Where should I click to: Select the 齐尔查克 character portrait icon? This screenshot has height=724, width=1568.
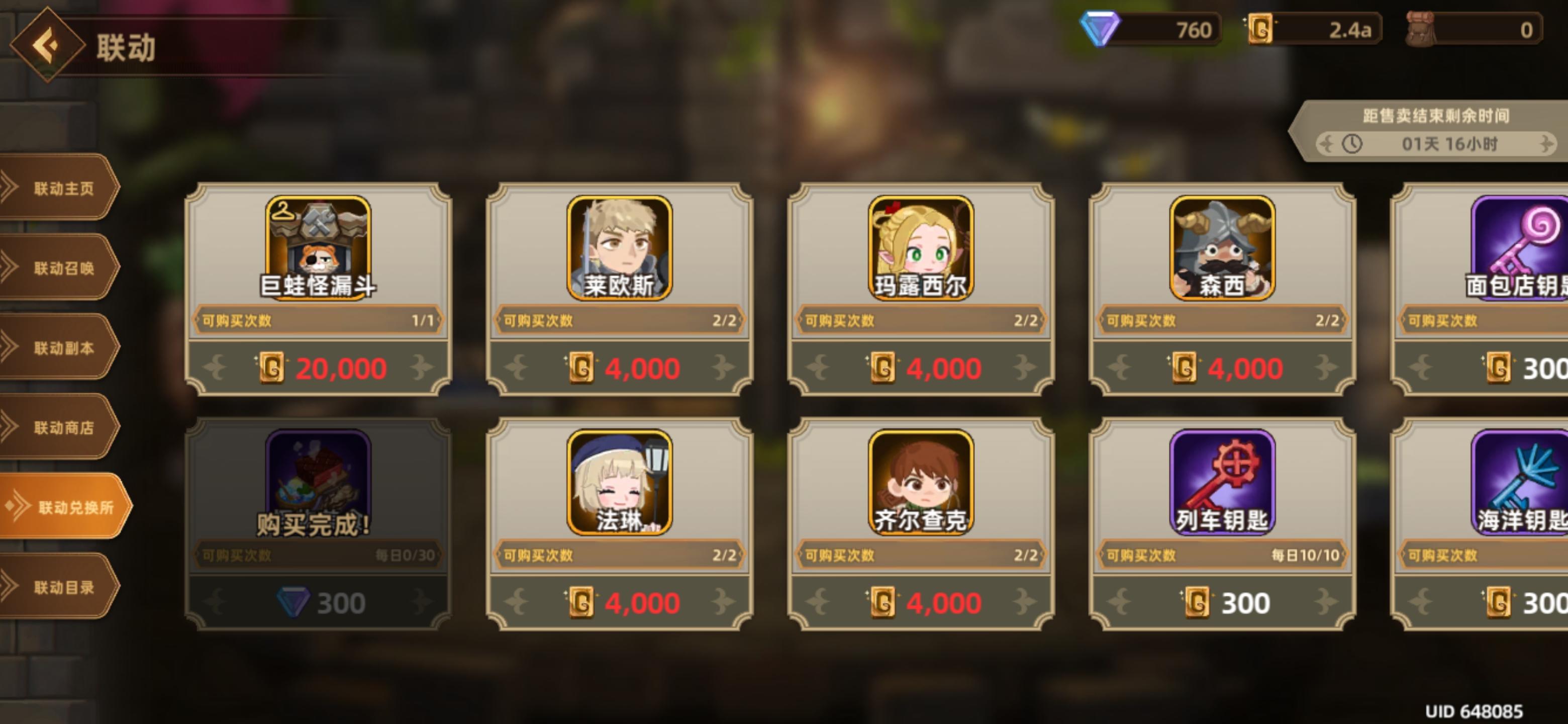pyautogui.click(x=921, y=481)
